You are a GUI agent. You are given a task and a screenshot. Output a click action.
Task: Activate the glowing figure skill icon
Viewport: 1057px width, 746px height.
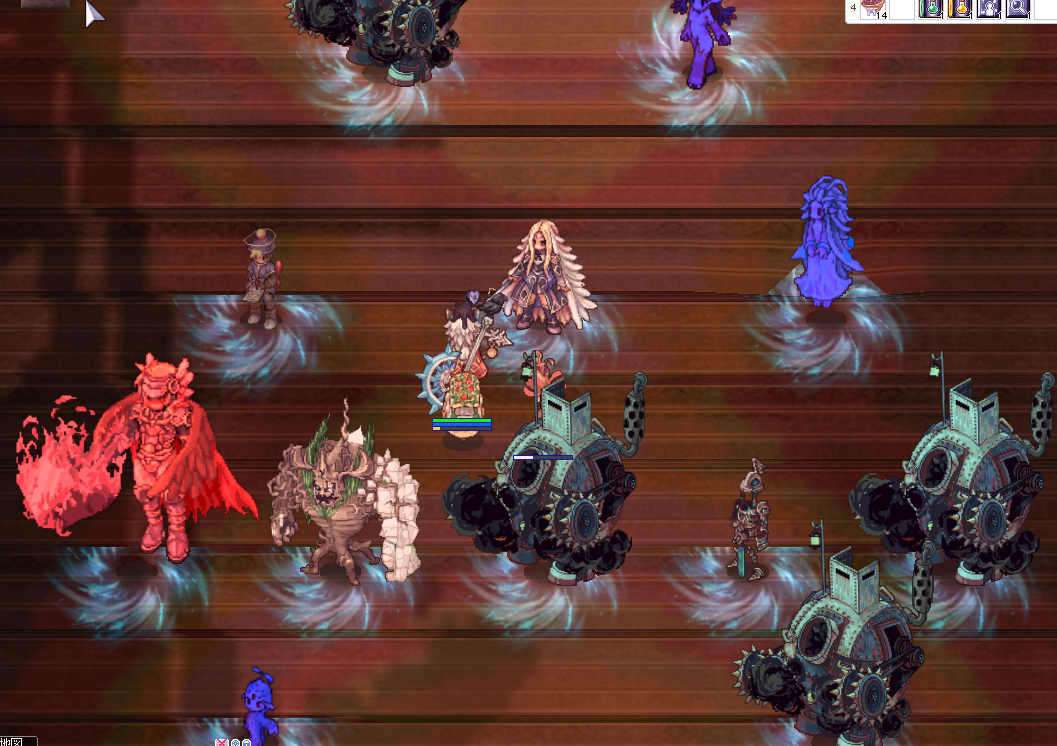tap(989, 9)
